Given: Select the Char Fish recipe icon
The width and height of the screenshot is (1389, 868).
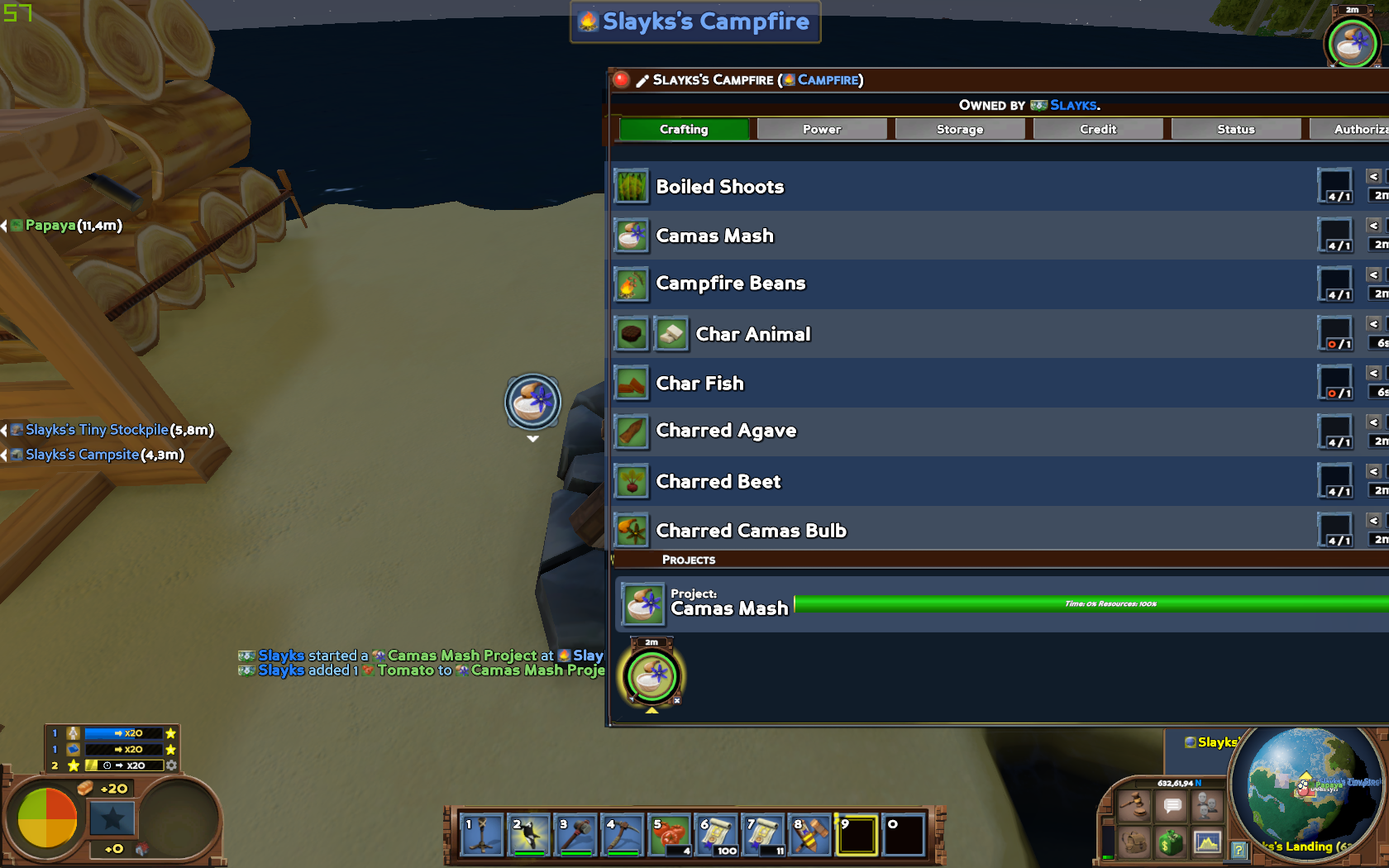Looking at the screenshot, I should pyautogui.click(x=632, y=383).
